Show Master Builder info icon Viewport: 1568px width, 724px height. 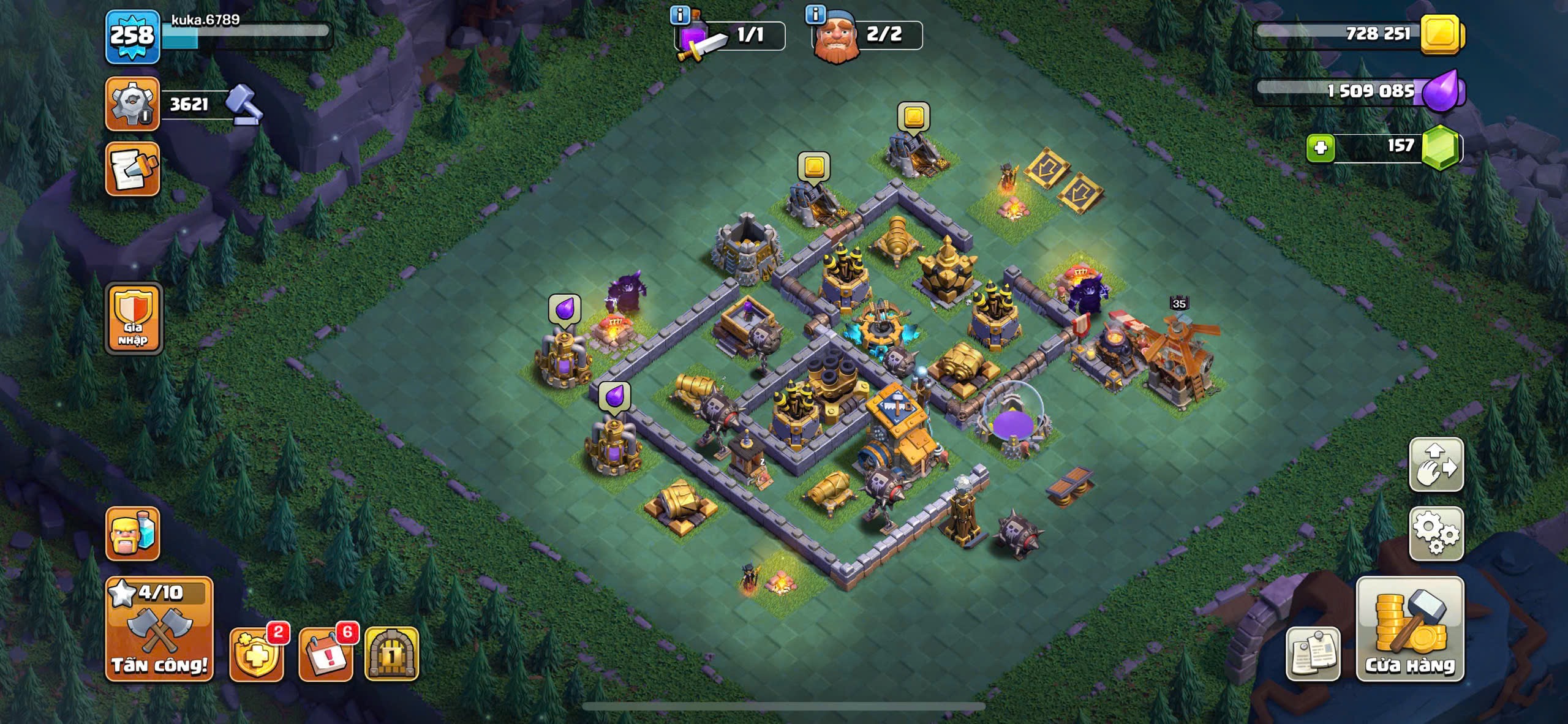click(x=815, y=14)
